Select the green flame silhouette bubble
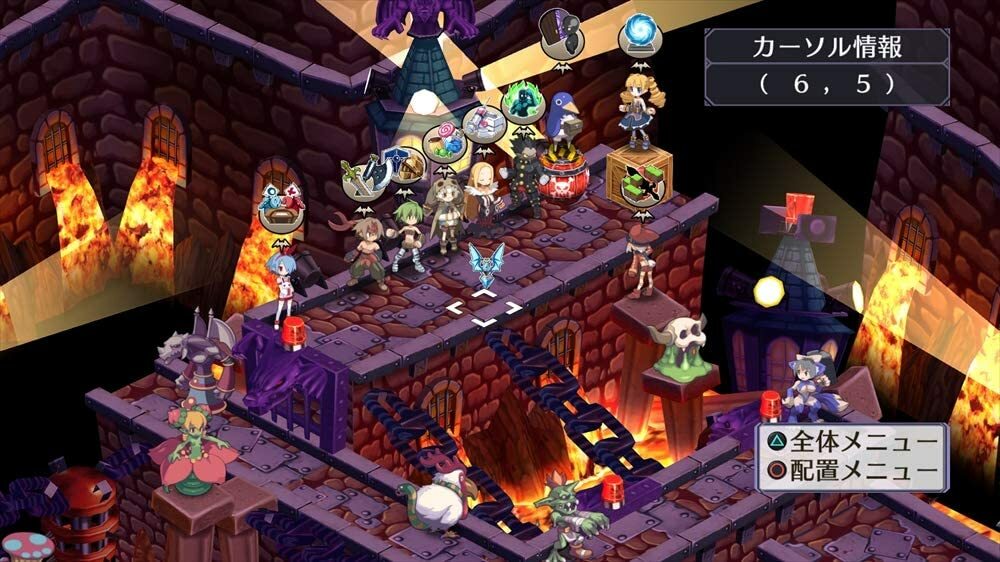1000x562 pixels. [x=521, y=101]
